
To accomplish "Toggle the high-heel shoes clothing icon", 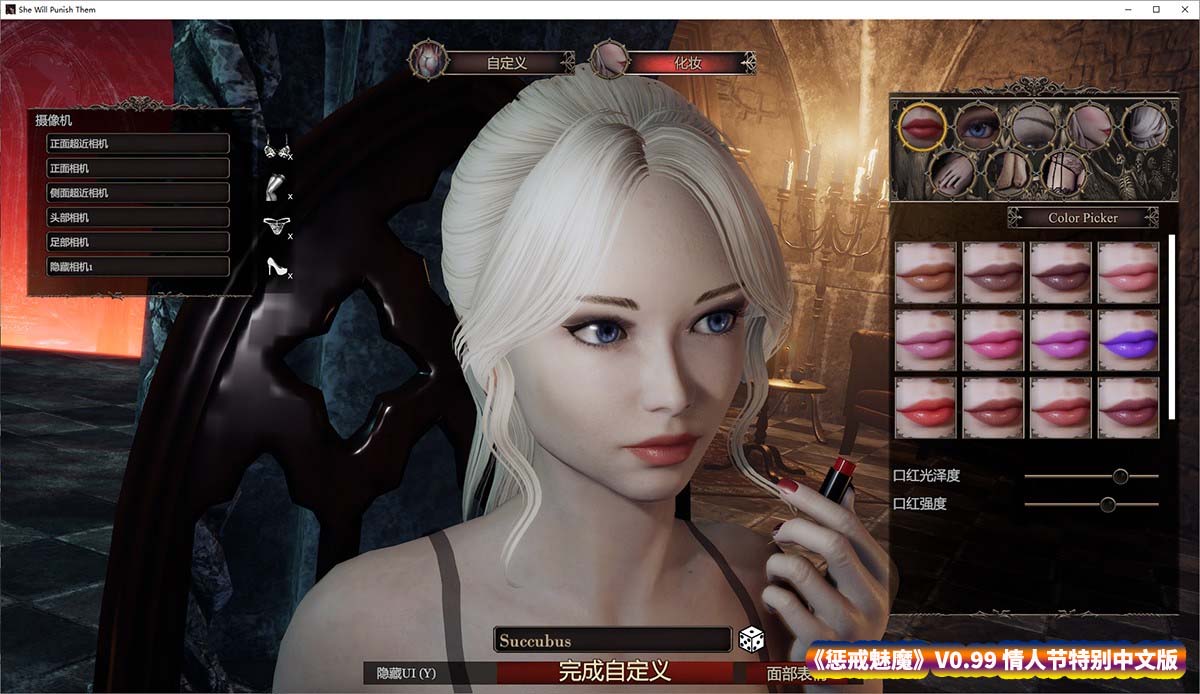I will (276, 267).
